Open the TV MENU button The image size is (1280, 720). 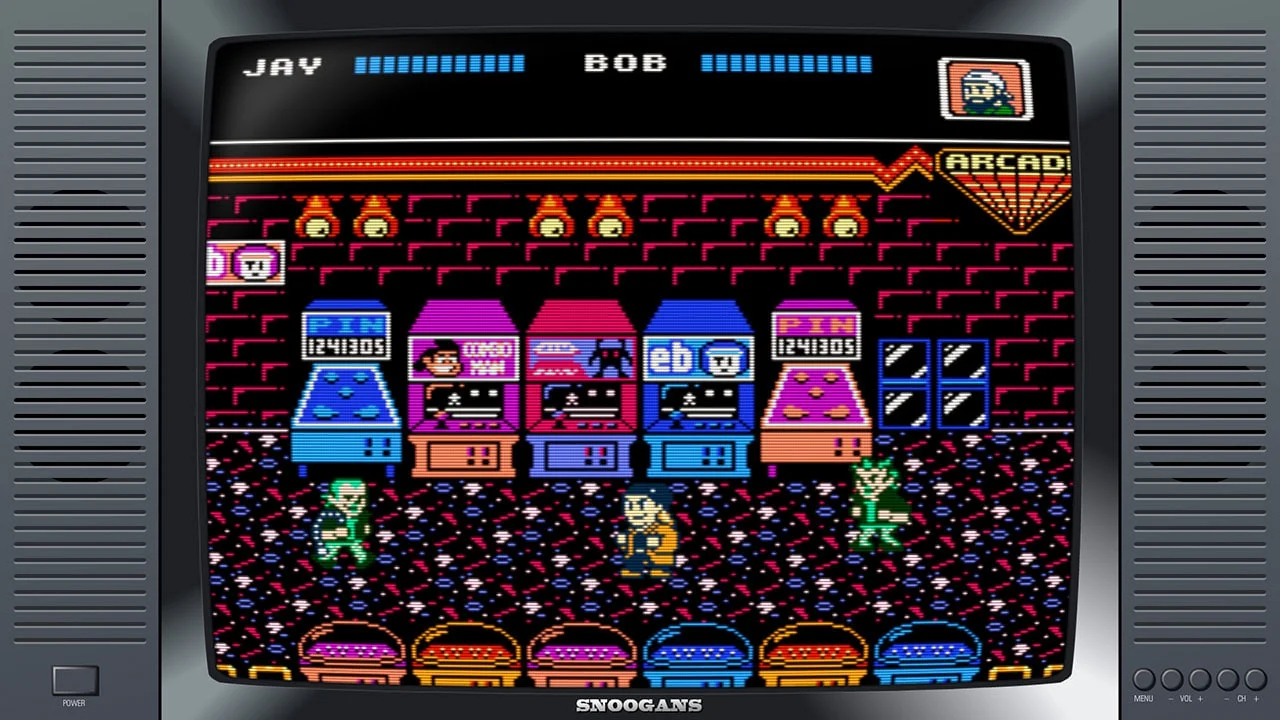pyautogui.click(x=1143, y=678)
